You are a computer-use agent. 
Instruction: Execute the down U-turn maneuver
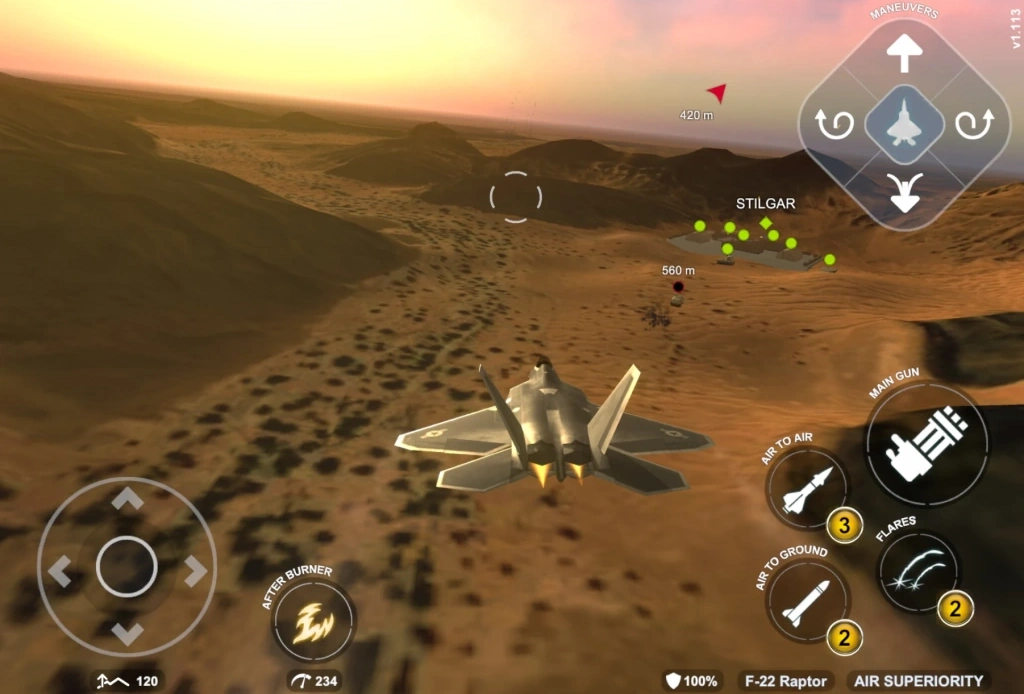pos(904,192)
